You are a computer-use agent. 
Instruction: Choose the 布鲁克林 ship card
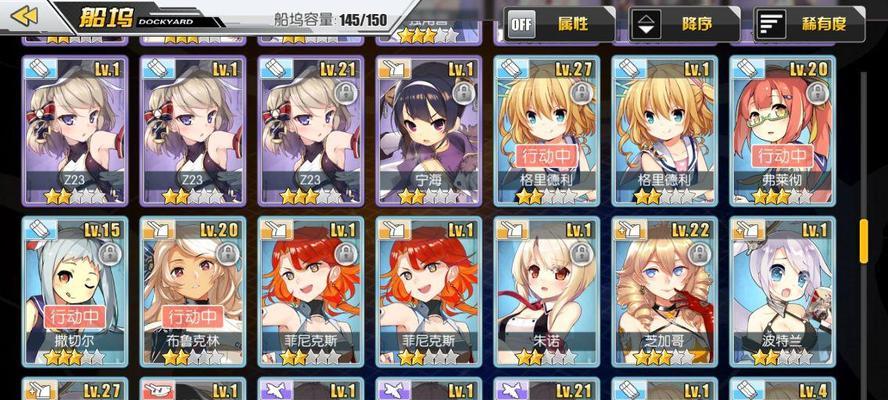(x=191, y=292)
